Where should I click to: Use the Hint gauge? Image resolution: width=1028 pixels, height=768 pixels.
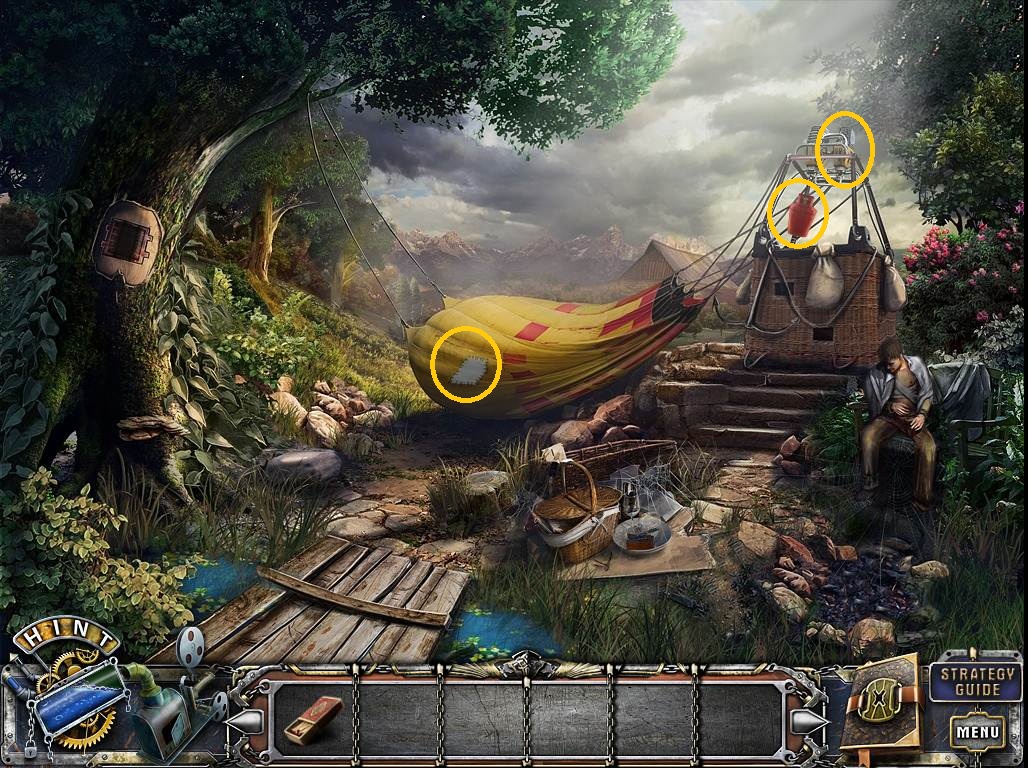pyautogui.click(x=78, y=697)
